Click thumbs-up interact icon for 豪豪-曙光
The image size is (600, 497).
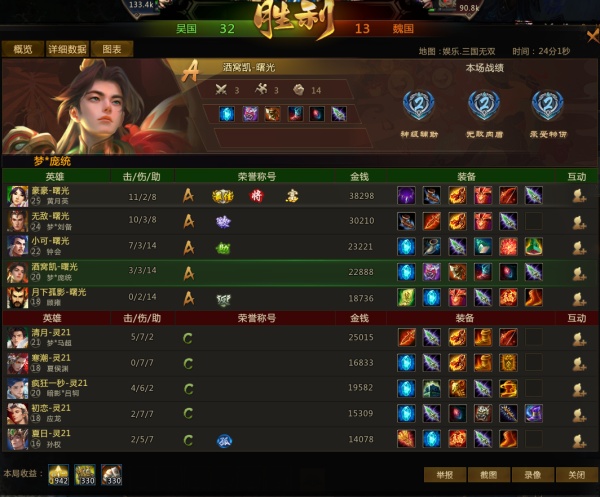click(578, 196)
